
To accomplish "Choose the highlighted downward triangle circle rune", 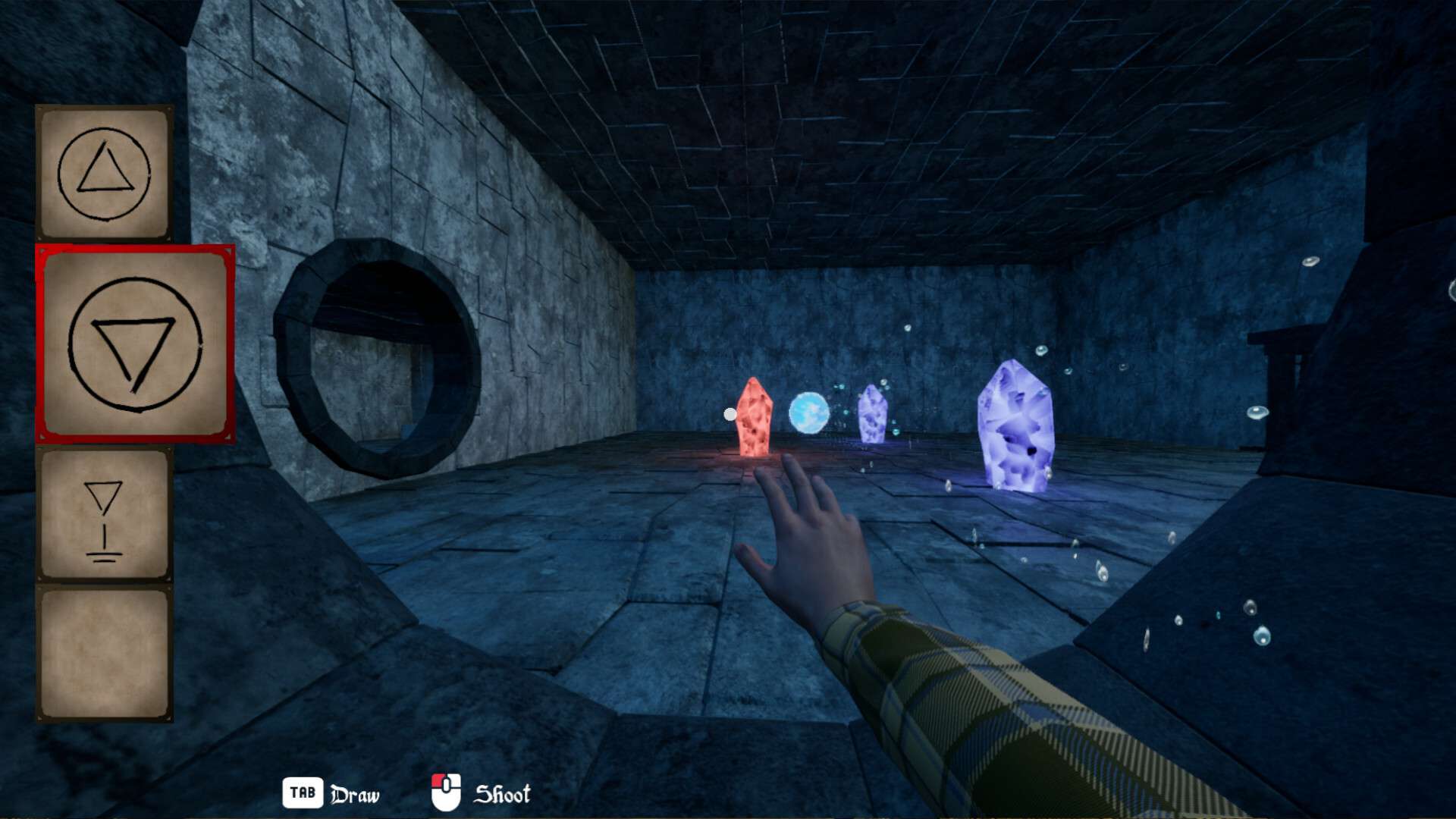I will [x=135, y=344].
